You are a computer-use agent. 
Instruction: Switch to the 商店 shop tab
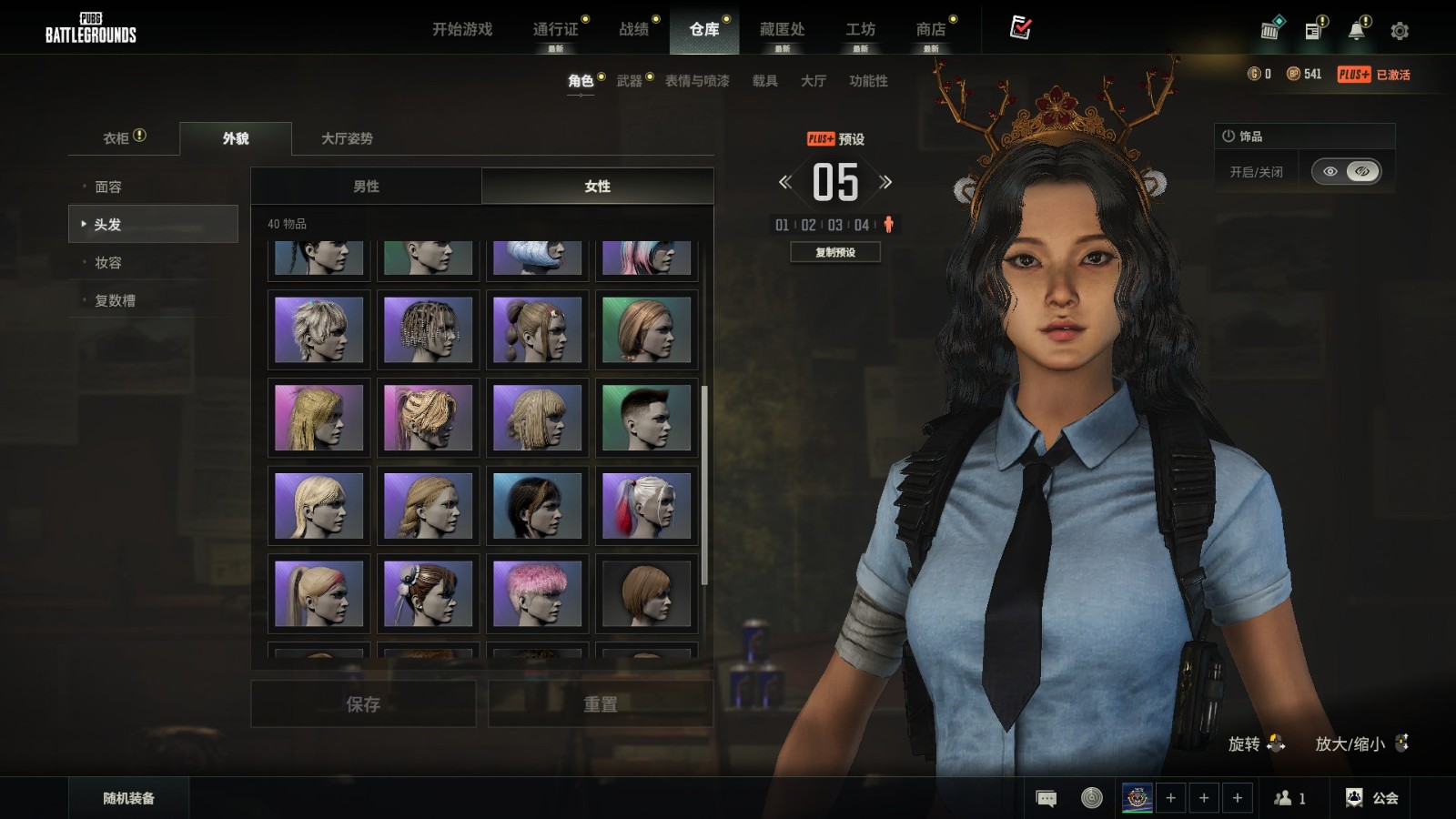(930, 29)
